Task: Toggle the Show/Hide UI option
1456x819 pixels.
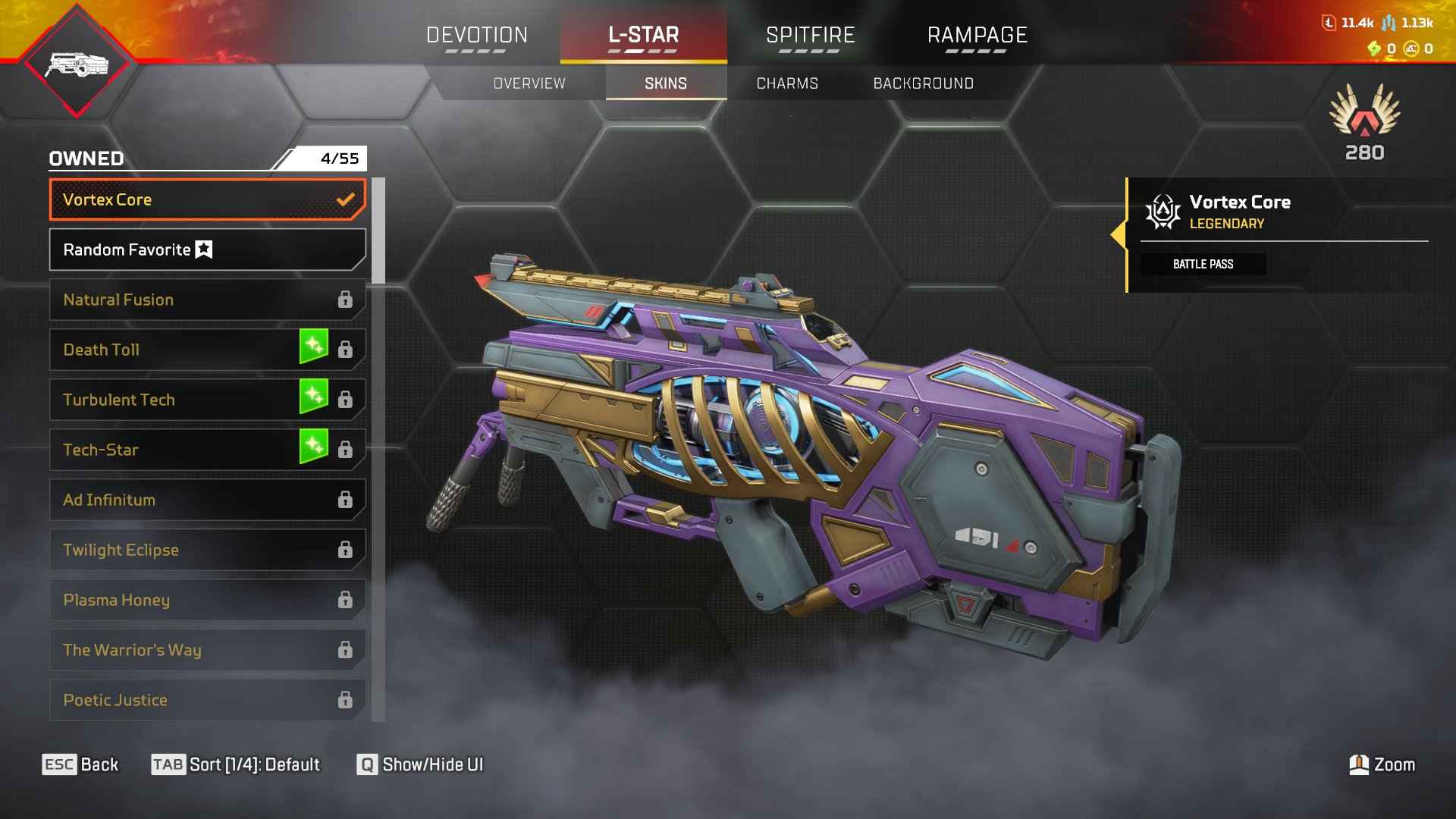Action: (x=420, y=764)
